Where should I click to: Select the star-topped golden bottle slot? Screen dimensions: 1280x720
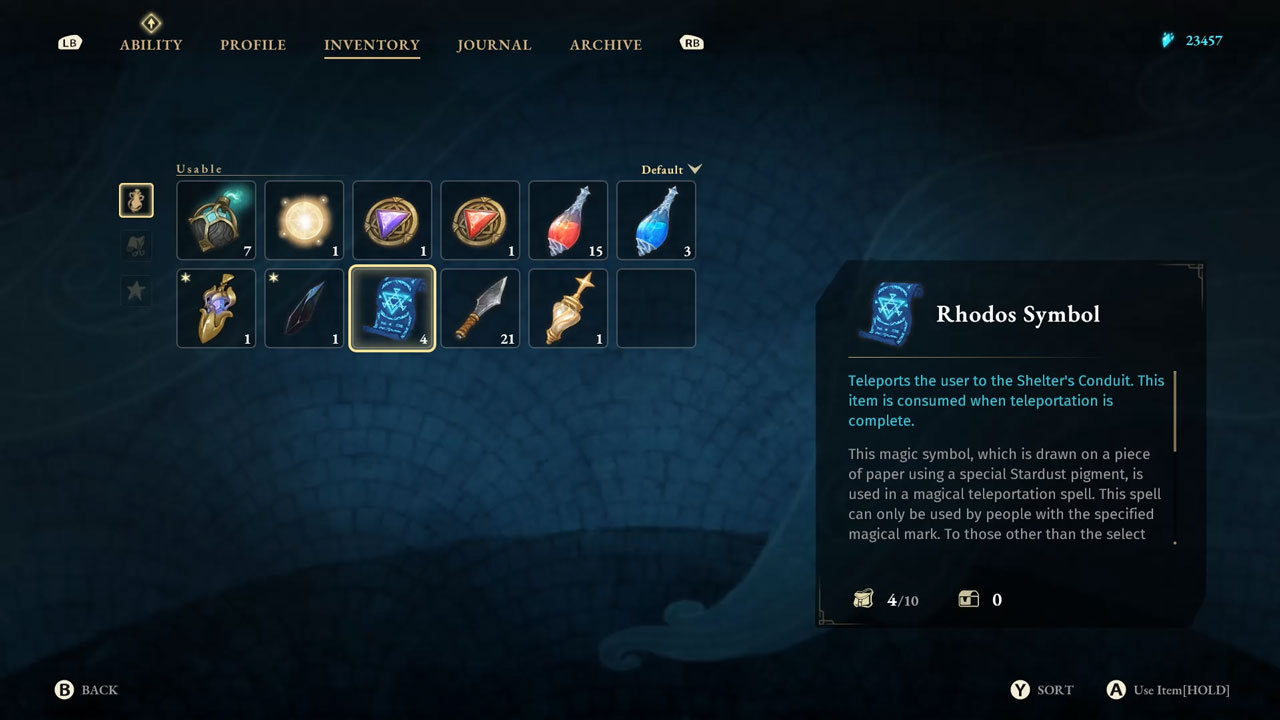point(568,308)
